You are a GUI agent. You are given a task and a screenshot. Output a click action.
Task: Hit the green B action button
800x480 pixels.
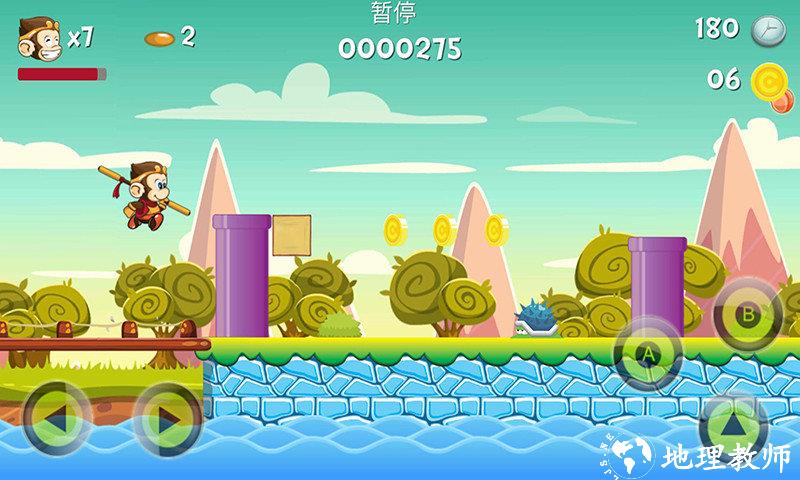point(747,314)
